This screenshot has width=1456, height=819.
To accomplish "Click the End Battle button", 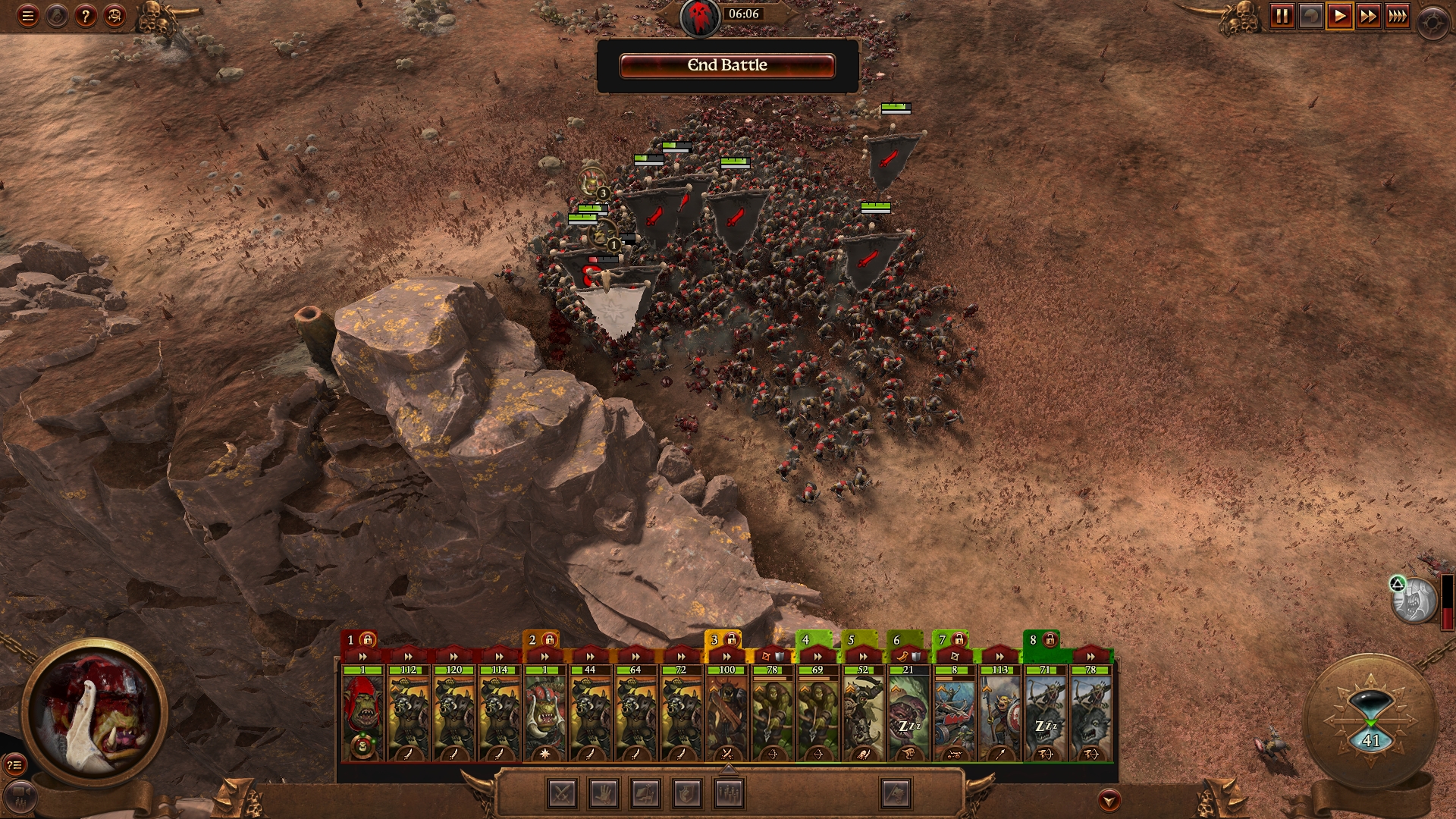I will [x=726, y=66].
